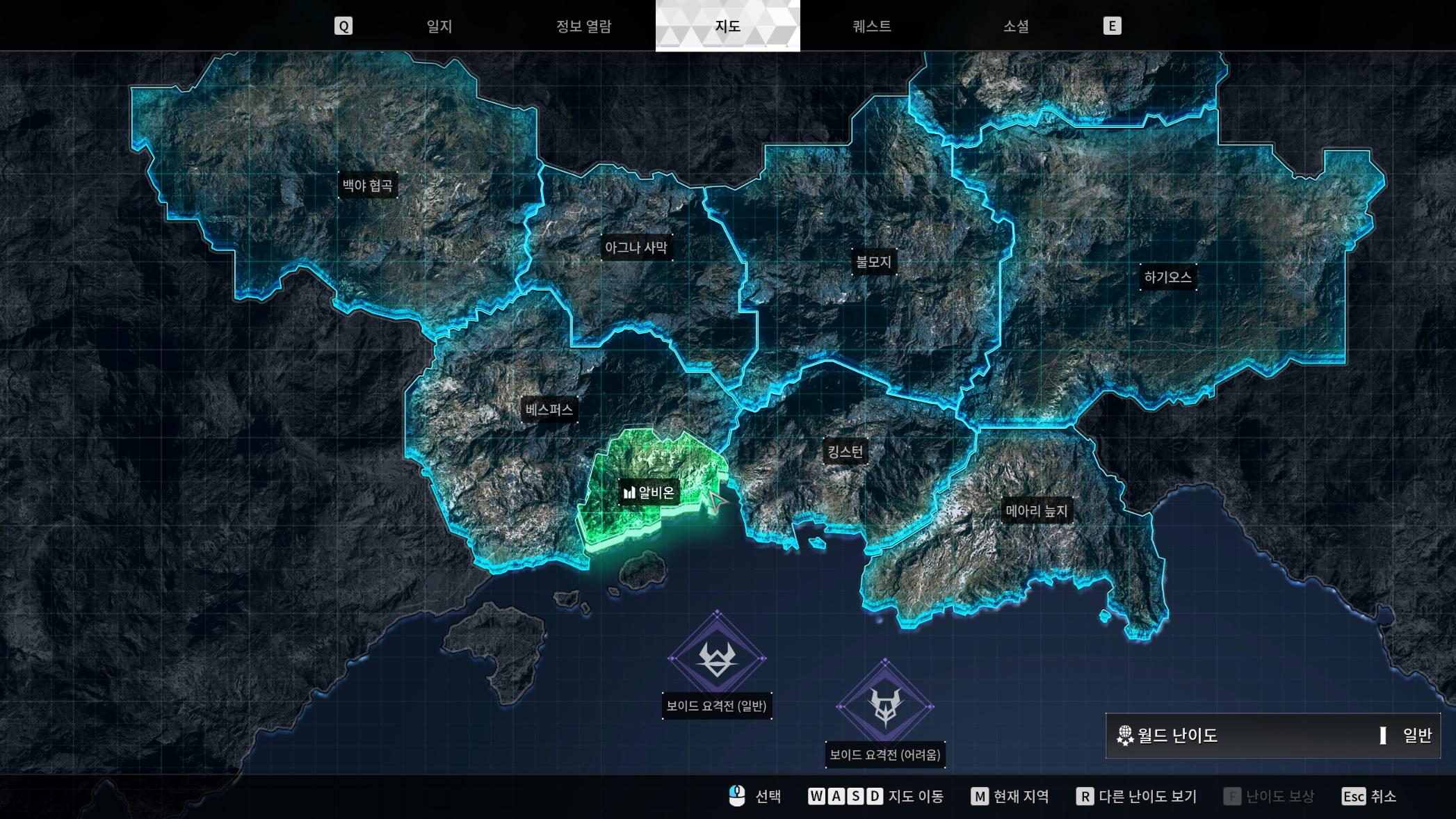Choose the 하기오스 region label

[1168, 277]
